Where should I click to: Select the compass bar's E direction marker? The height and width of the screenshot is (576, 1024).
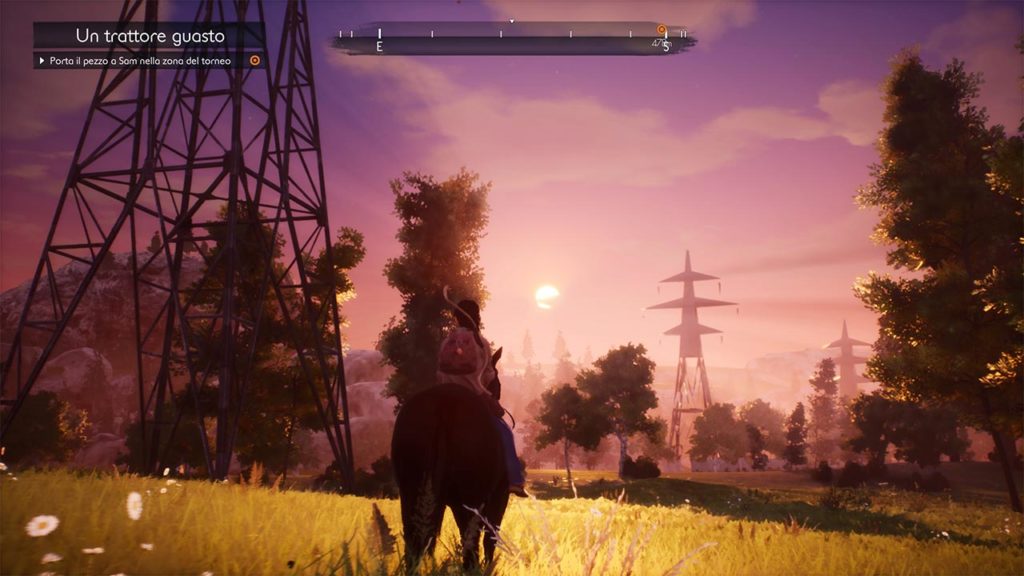(379, 46)
